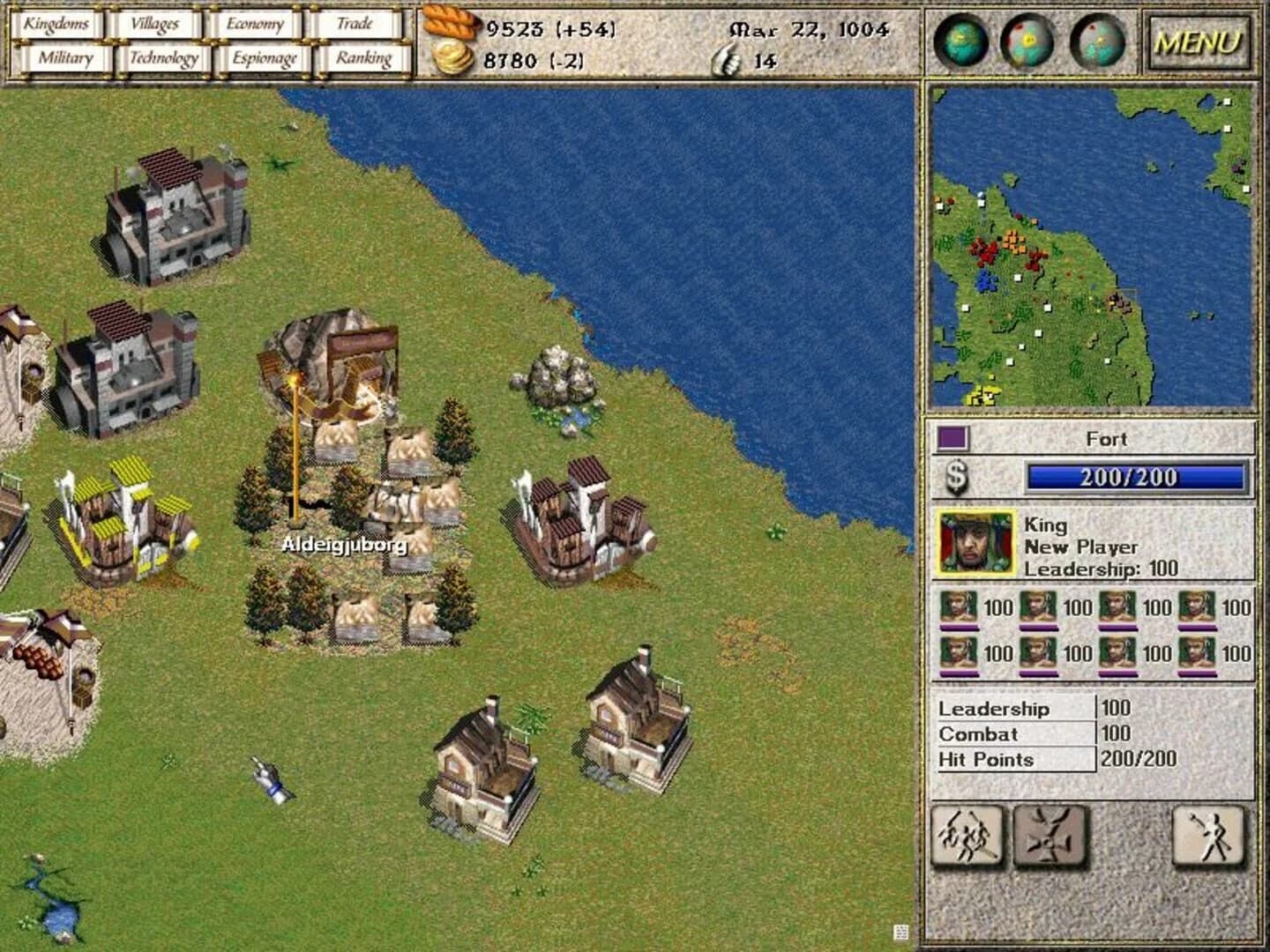The width and height of the screenshot is (1270, 952).
Task: Toggle the middle globe map view
Action: pos(1026,41)
